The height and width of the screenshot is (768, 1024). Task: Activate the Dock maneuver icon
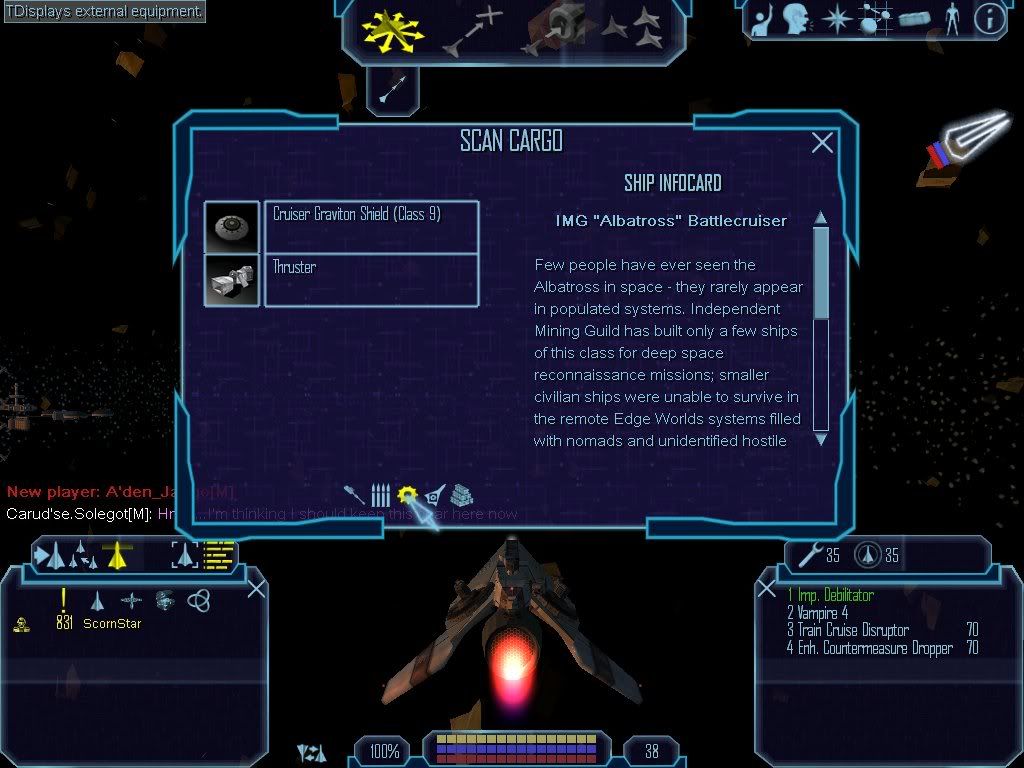pos(558,30)
